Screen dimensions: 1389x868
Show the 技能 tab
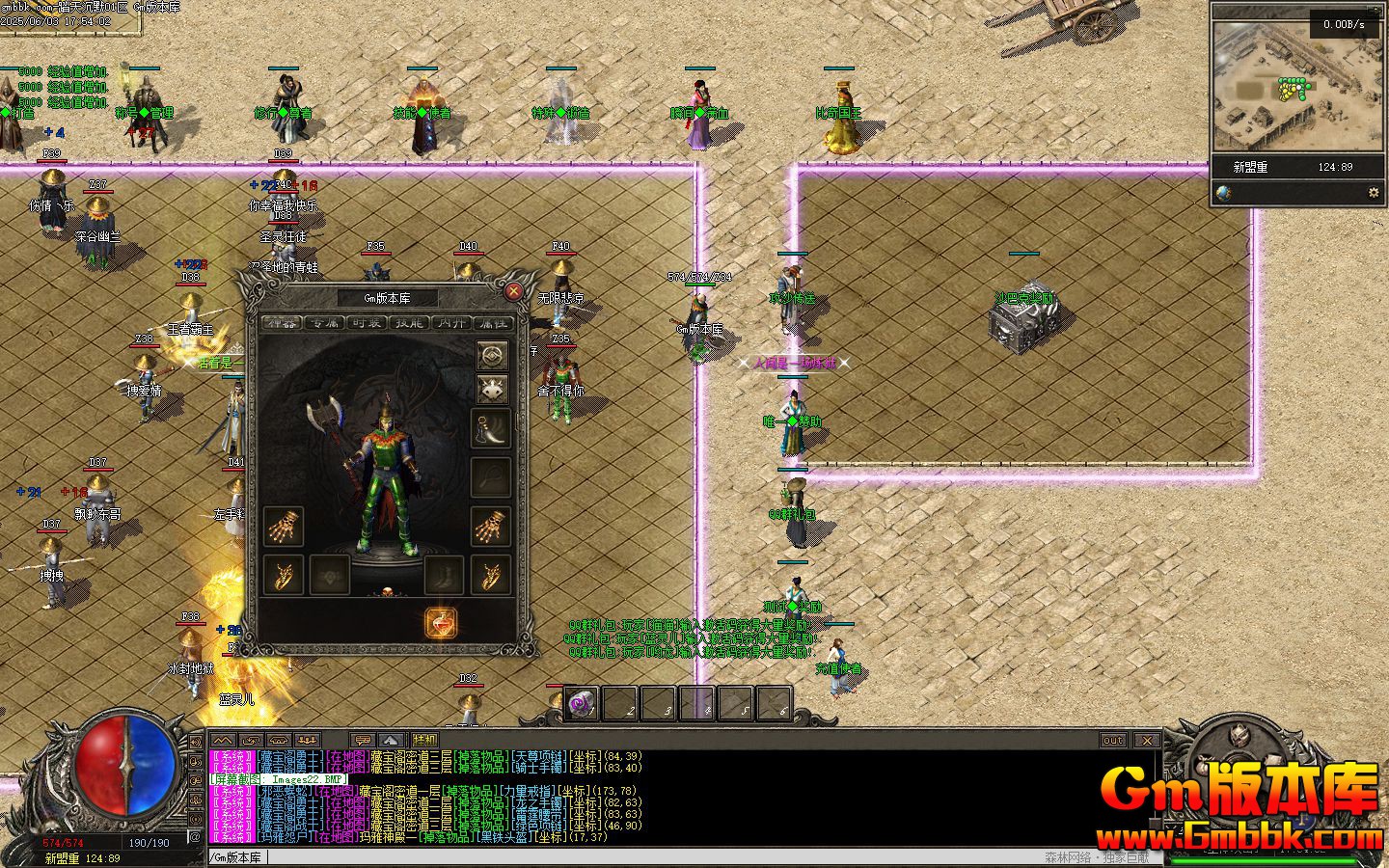click(408, 323)
